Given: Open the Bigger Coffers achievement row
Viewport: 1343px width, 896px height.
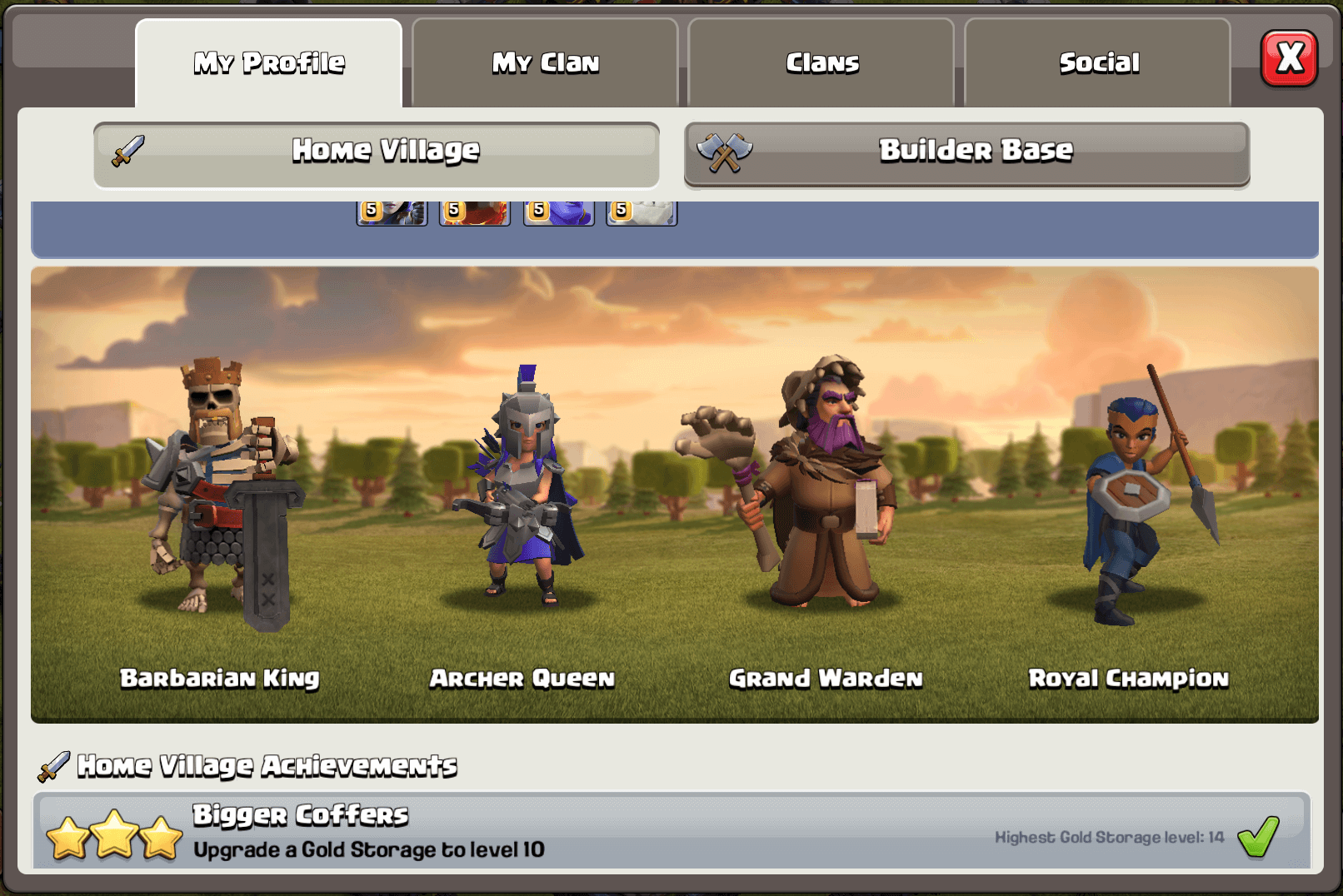Looking at the screenshot, I should tap(671, 831).
